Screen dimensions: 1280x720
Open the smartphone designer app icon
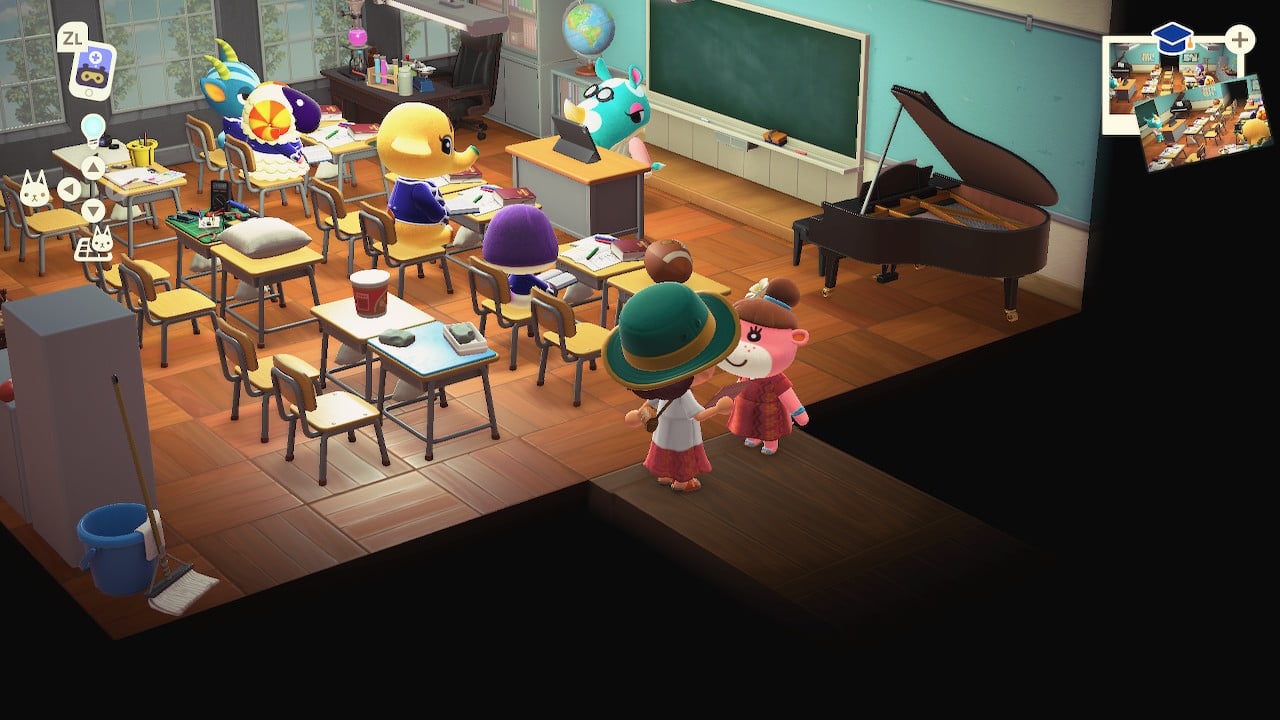(x=91, y=70)
